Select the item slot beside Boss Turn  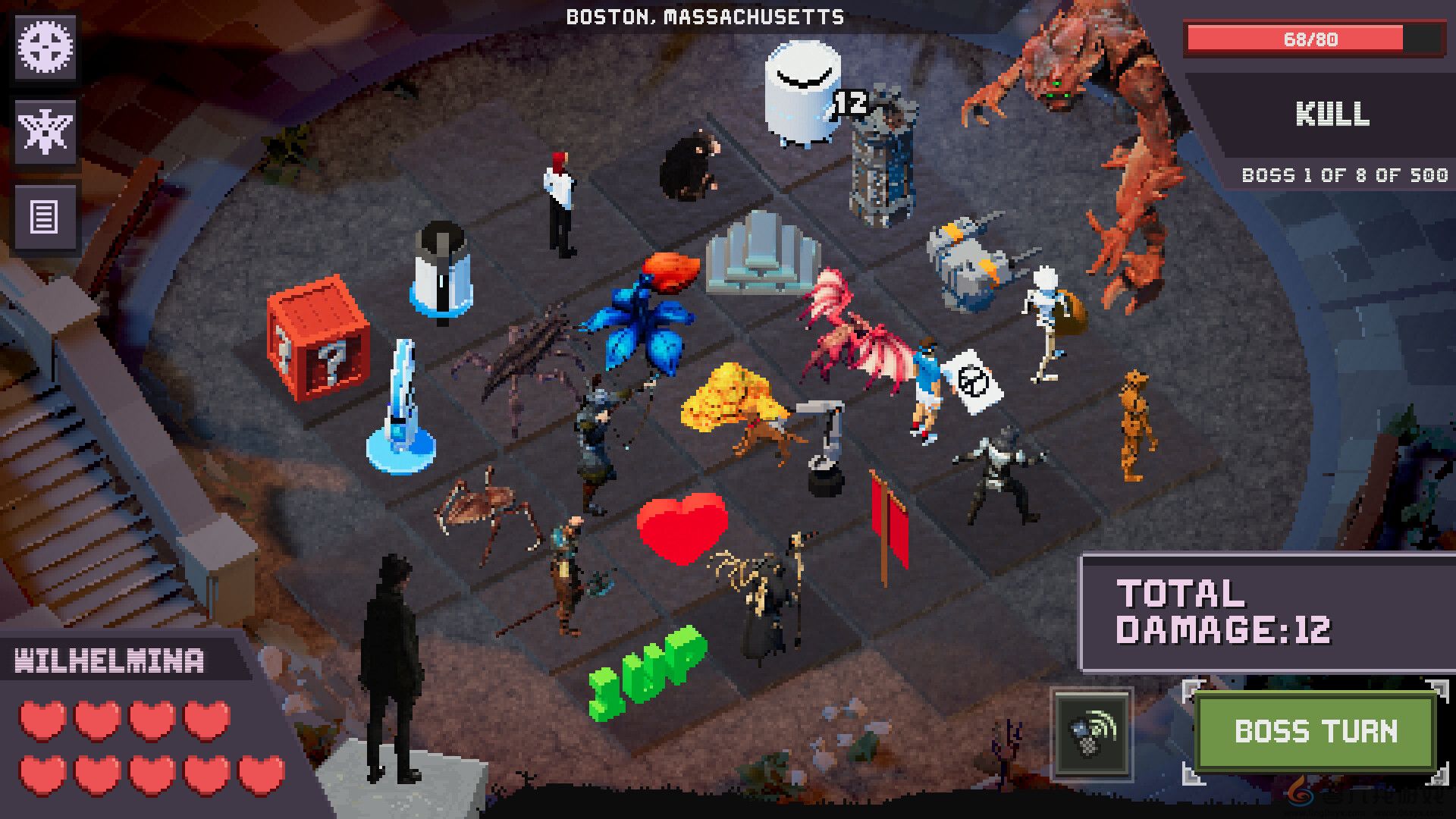tap(1092, 733)
